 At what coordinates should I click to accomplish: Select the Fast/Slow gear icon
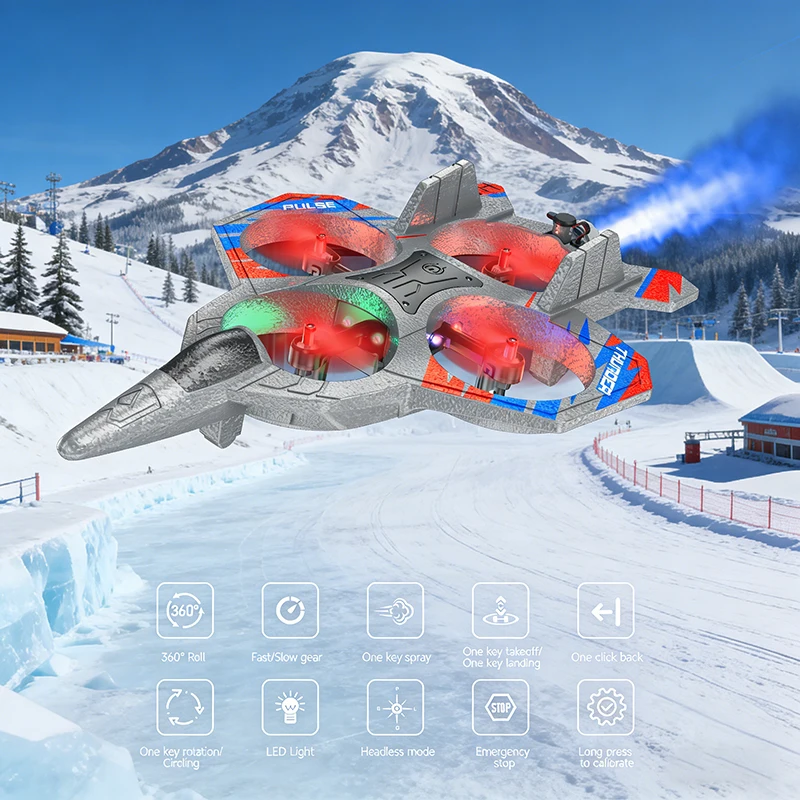pyautogui.click(x=290, y=610)
